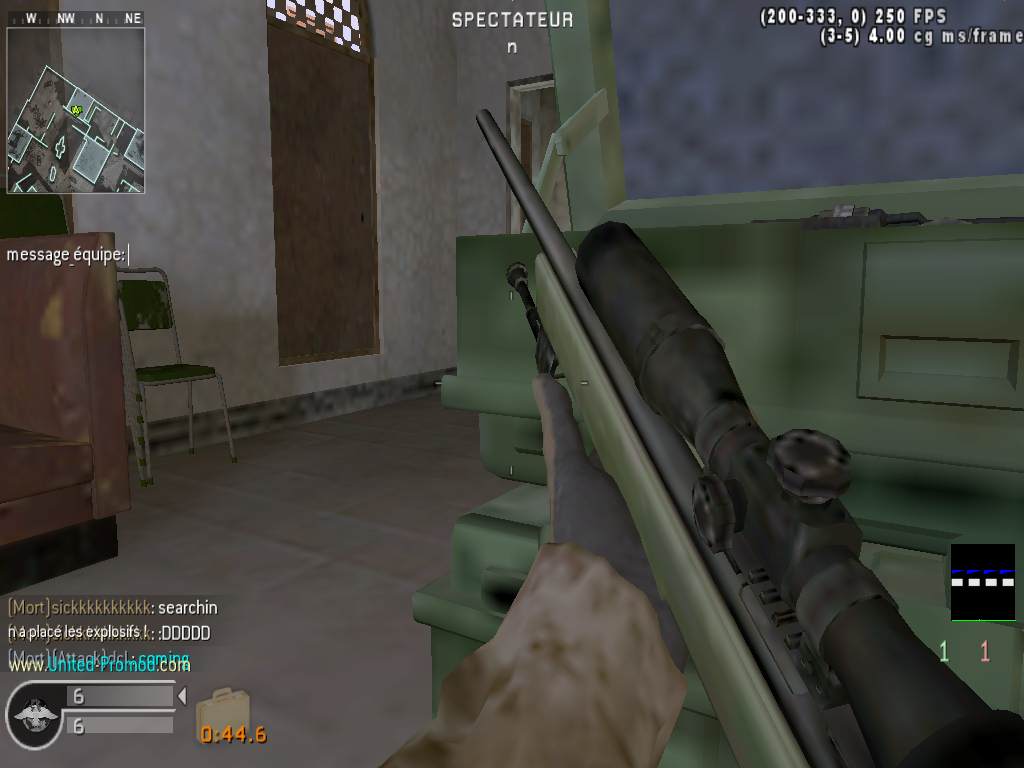Select the bomb briefcase icon
Viewport: 1024px width, 768px height.
215,710
